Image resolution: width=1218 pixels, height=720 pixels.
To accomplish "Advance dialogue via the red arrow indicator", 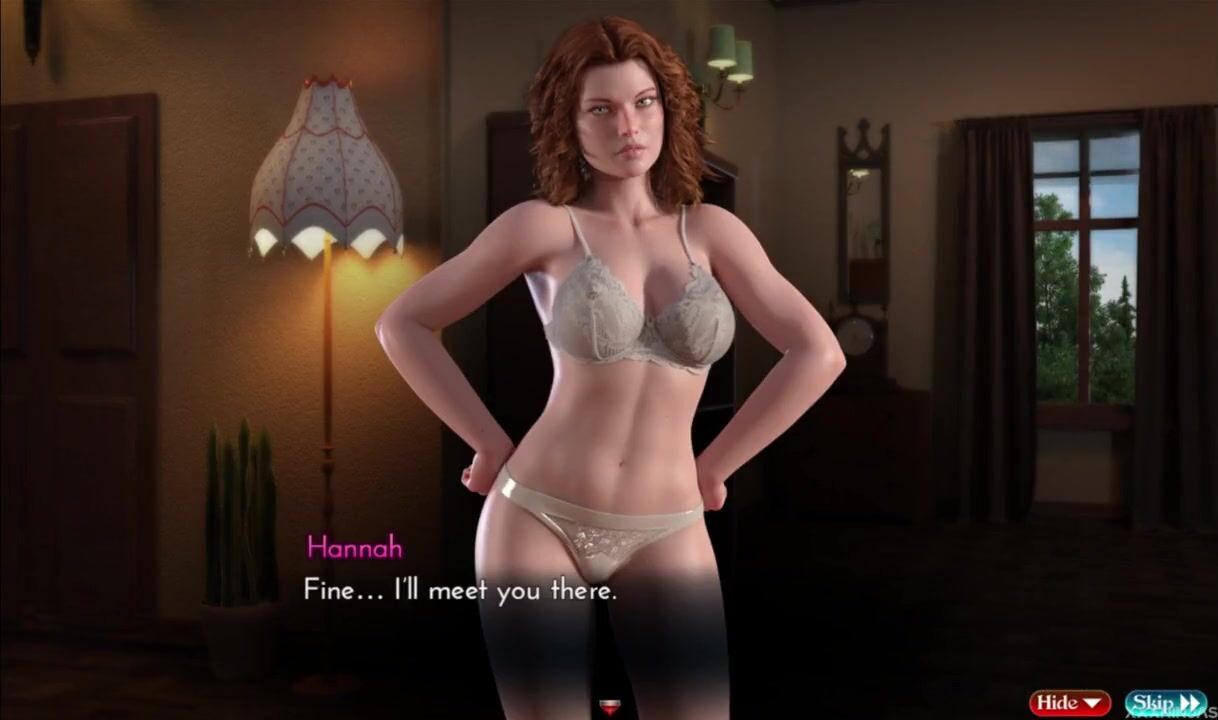I will pyautogui.click(x=607, y=708).
